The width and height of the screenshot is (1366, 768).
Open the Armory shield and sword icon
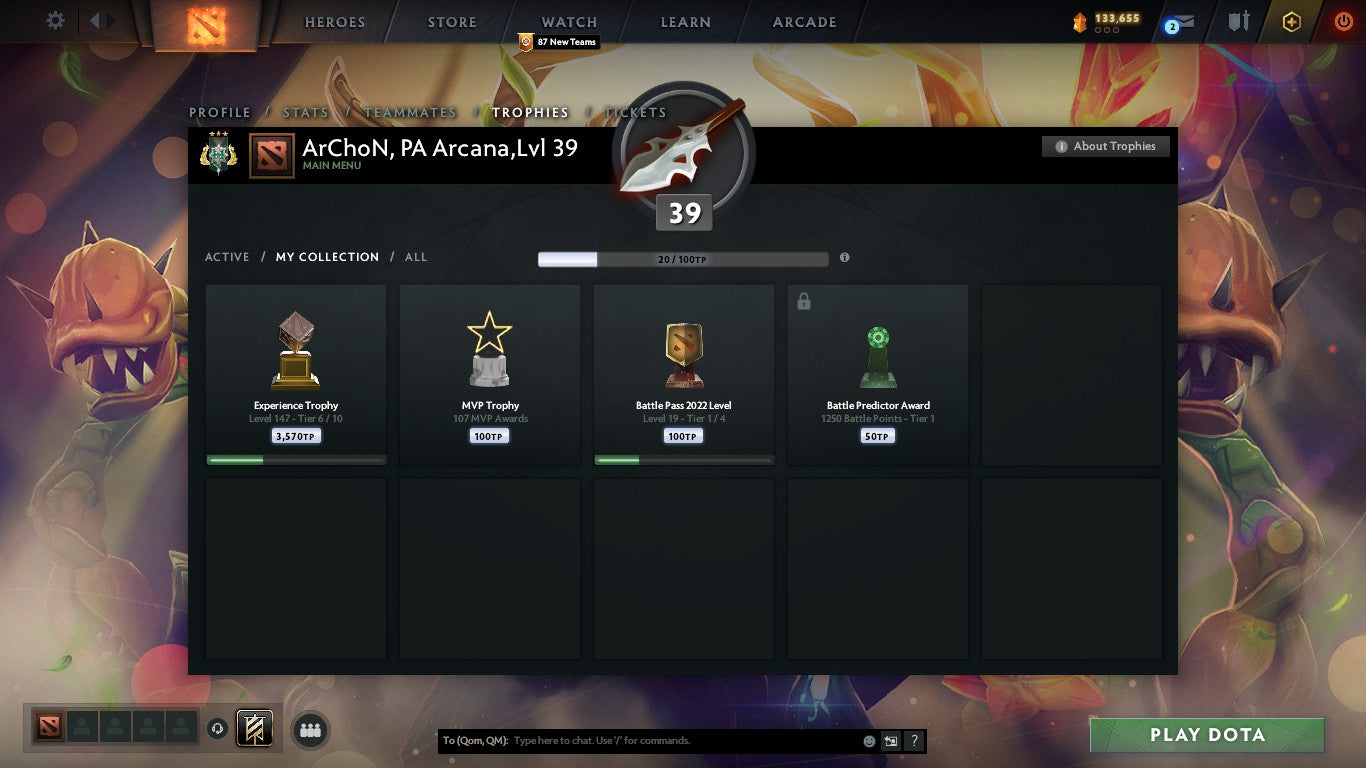pos(1240,19)
